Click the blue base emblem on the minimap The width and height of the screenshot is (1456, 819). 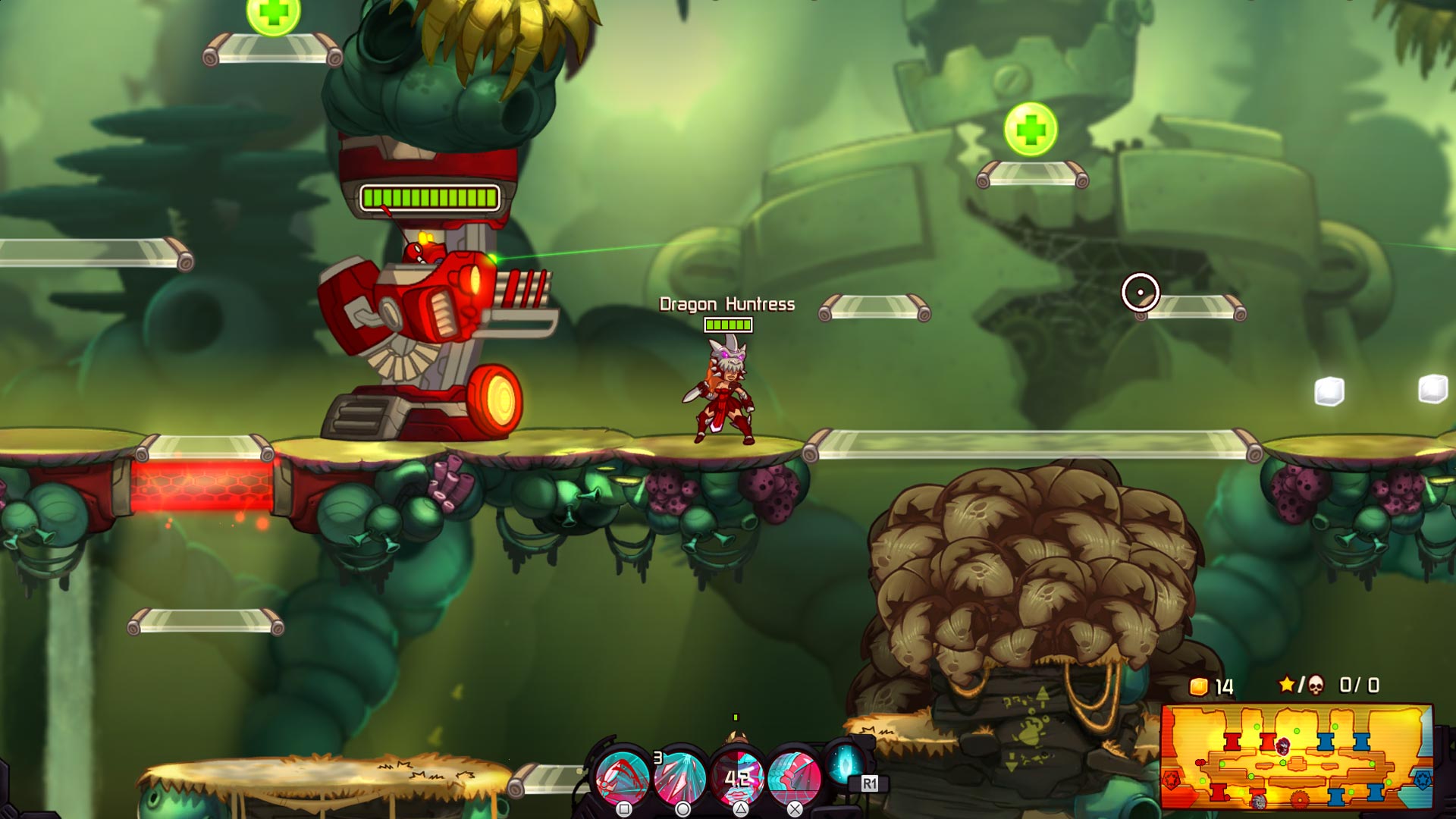1423,779
